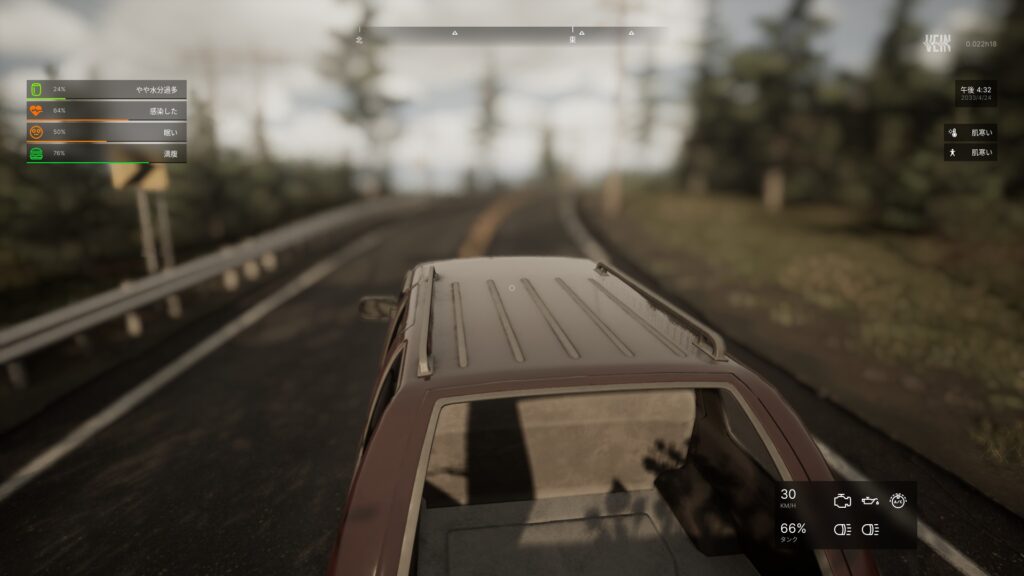Viewport: 1024px width, 576px height.
Task: Click the thermometer chilly status icon
Action: pos(953,132)
